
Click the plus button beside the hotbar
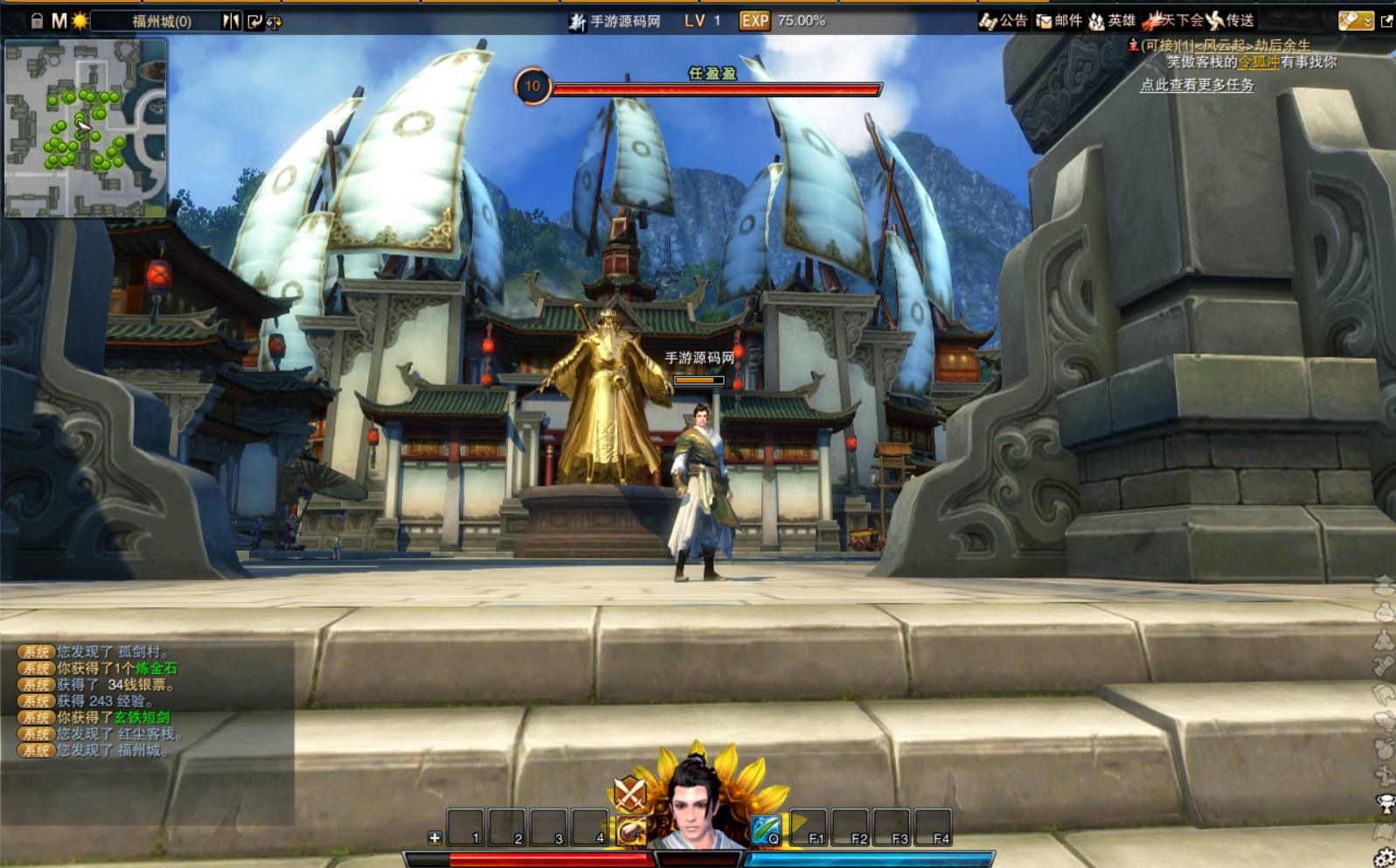[434, 837]
